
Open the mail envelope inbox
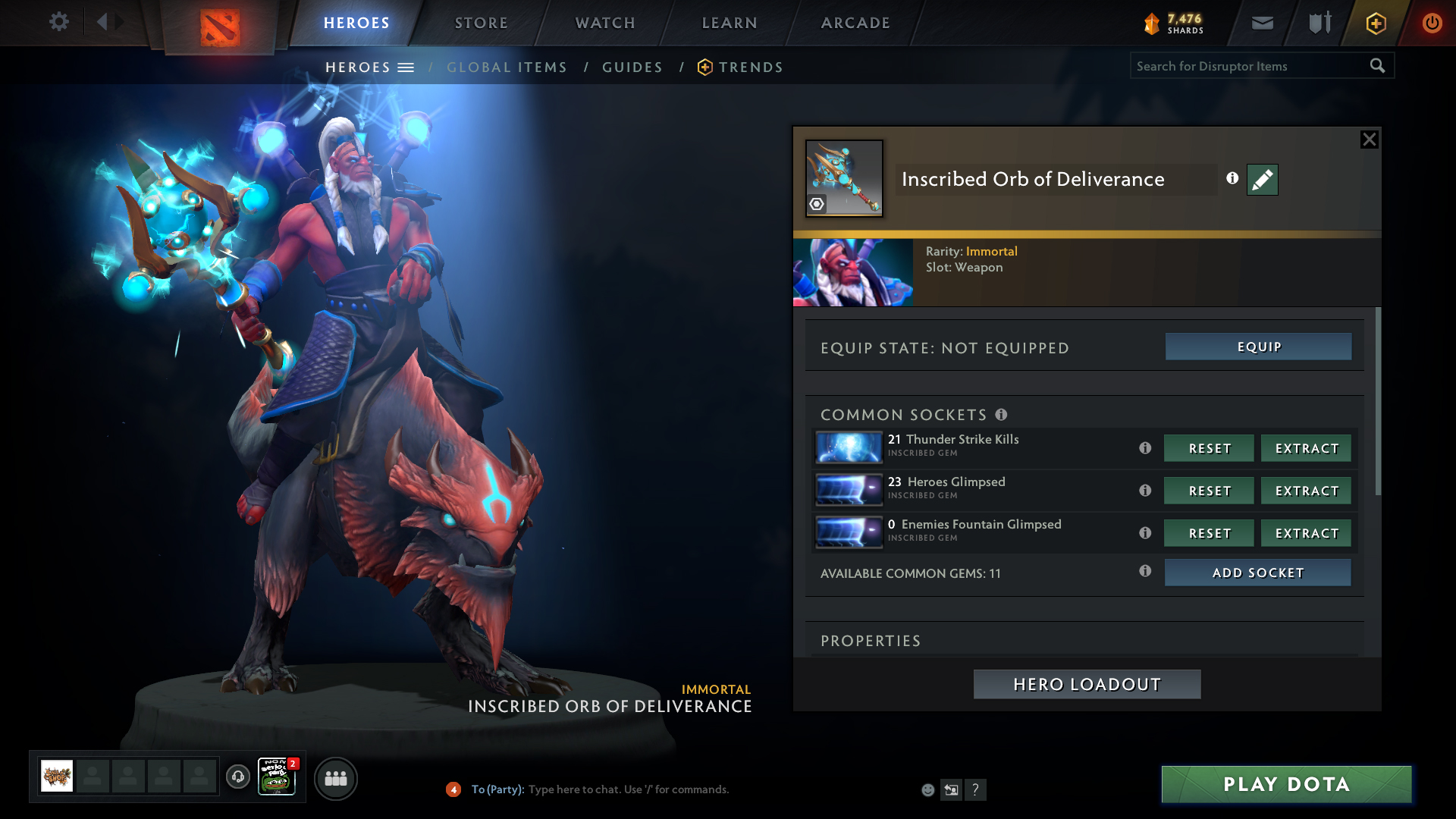coord(1263,24)
